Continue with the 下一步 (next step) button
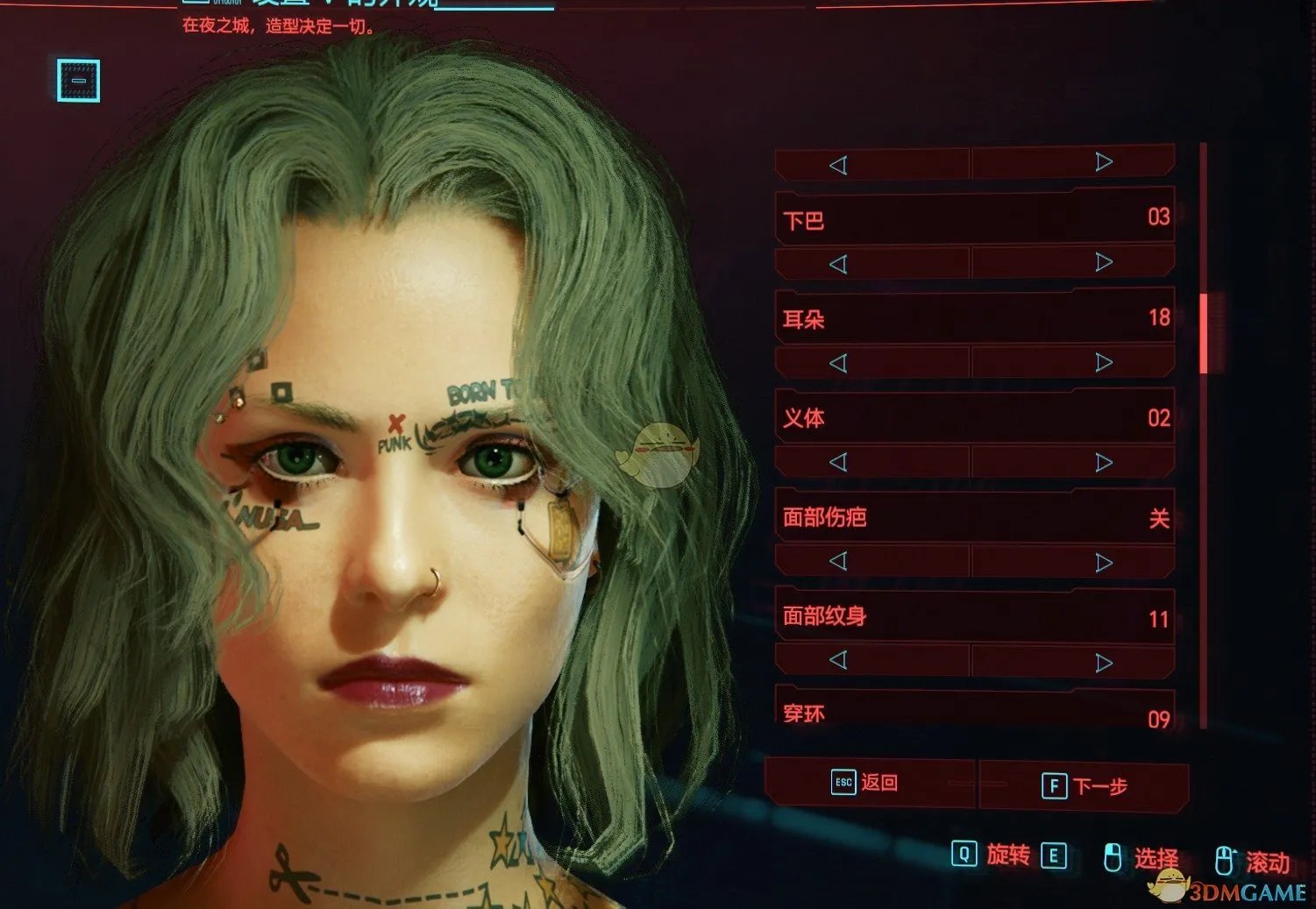The image size is (1316, 909). pyautogui.click(x=1085, y=785)
